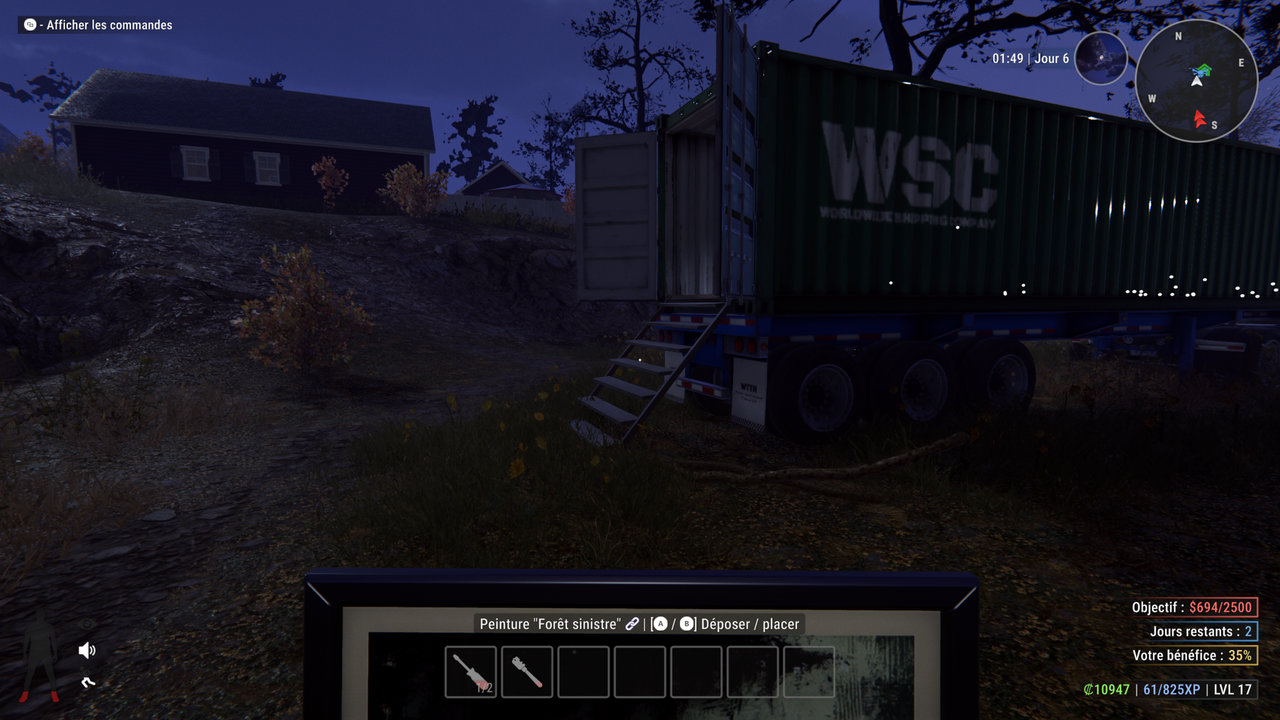This screenshot has height=720, width=1280.
Task: Click the Peinture "Forêt sinistre" item label
Action: 559,624
